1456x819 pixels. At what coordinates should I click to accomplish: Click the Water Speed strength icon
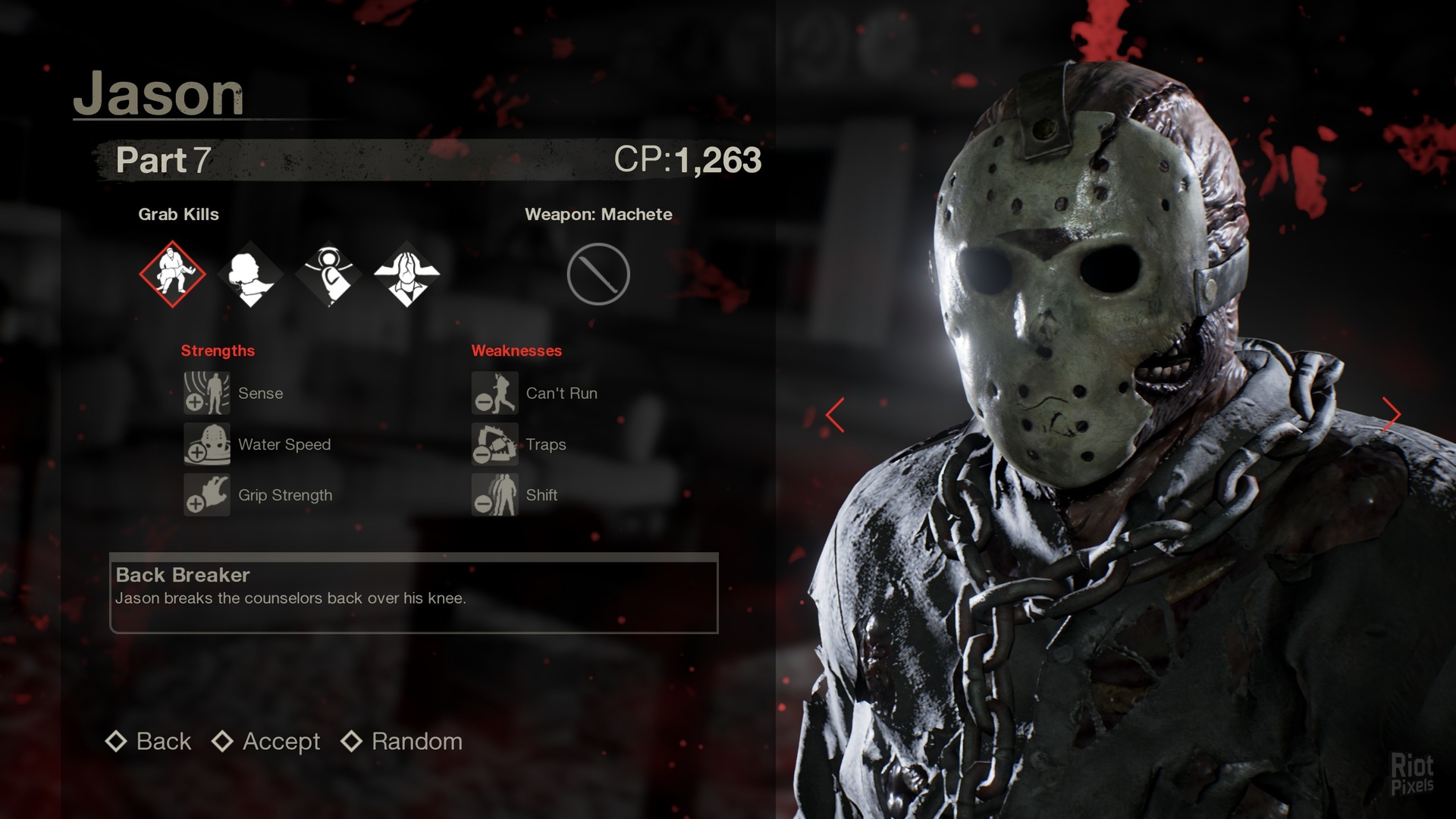[x=206, y=444]
